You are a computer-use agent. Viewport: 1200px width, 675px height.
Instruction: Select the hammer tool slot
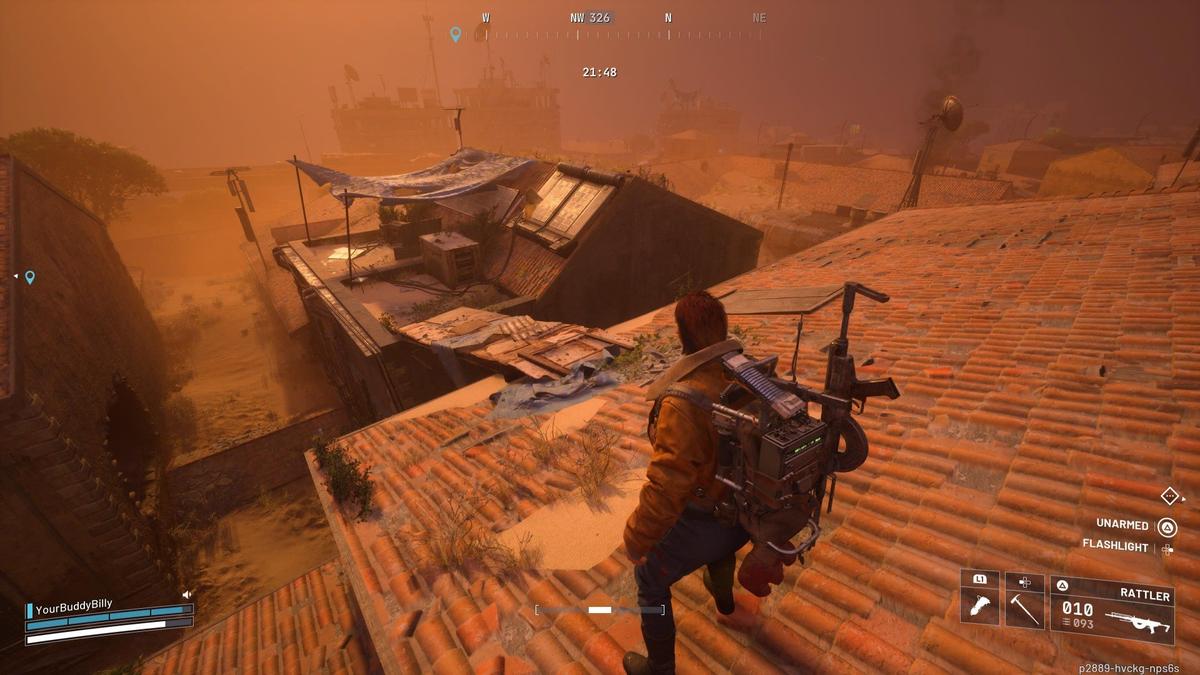1024,607
